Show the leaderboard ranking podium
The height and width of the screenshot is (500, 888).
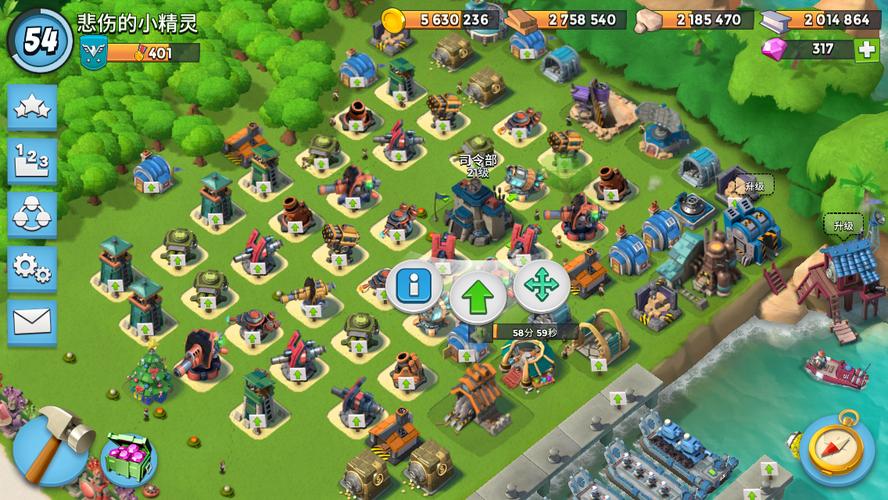point(32,161)
